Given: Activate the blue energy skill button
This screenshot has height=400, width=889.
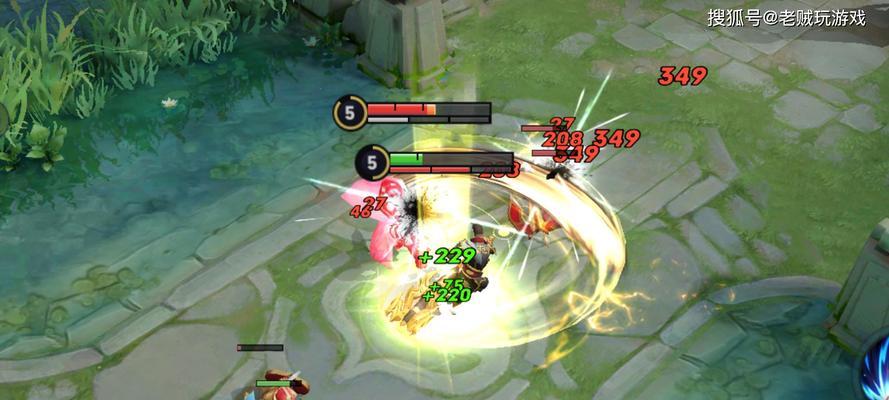Looking at the screenshot, I should point(877,369).
